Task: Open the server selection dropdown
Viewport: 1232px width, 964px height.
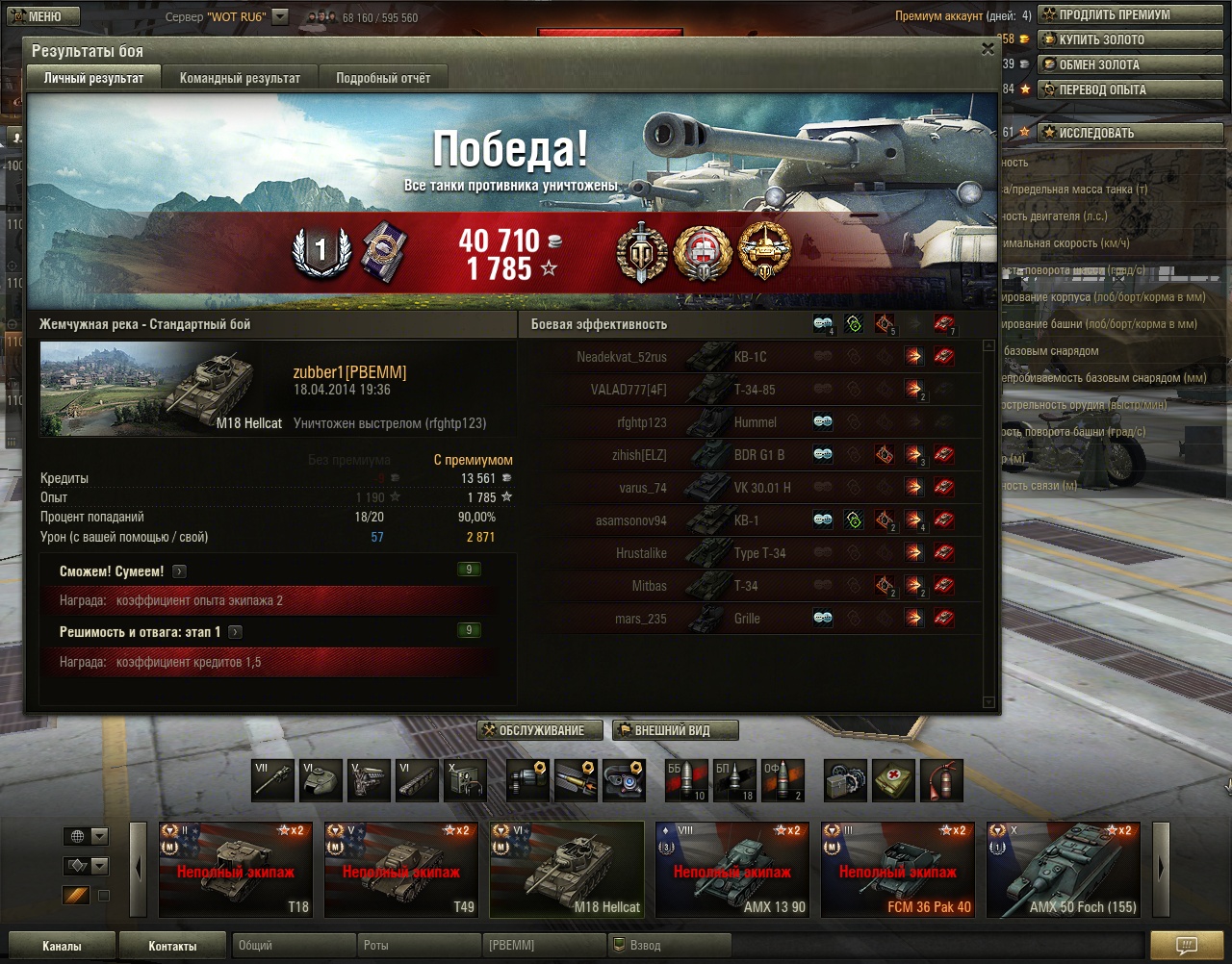Action: [x=280, y=16]
